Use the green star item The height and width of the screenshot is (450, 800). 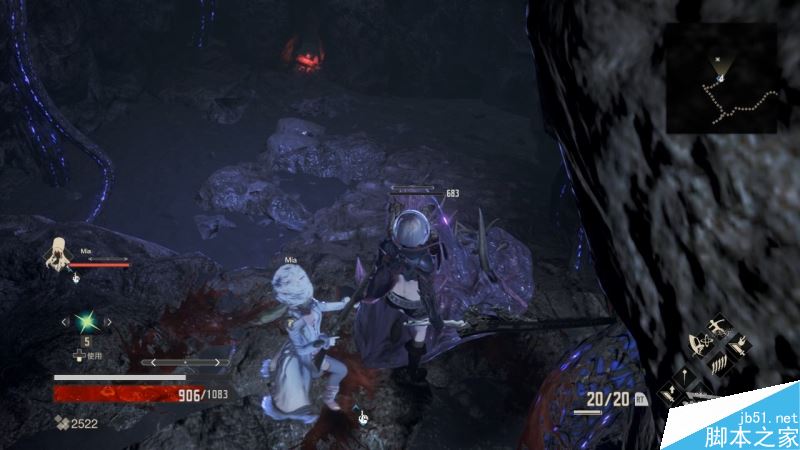click(x=83, y=322)
